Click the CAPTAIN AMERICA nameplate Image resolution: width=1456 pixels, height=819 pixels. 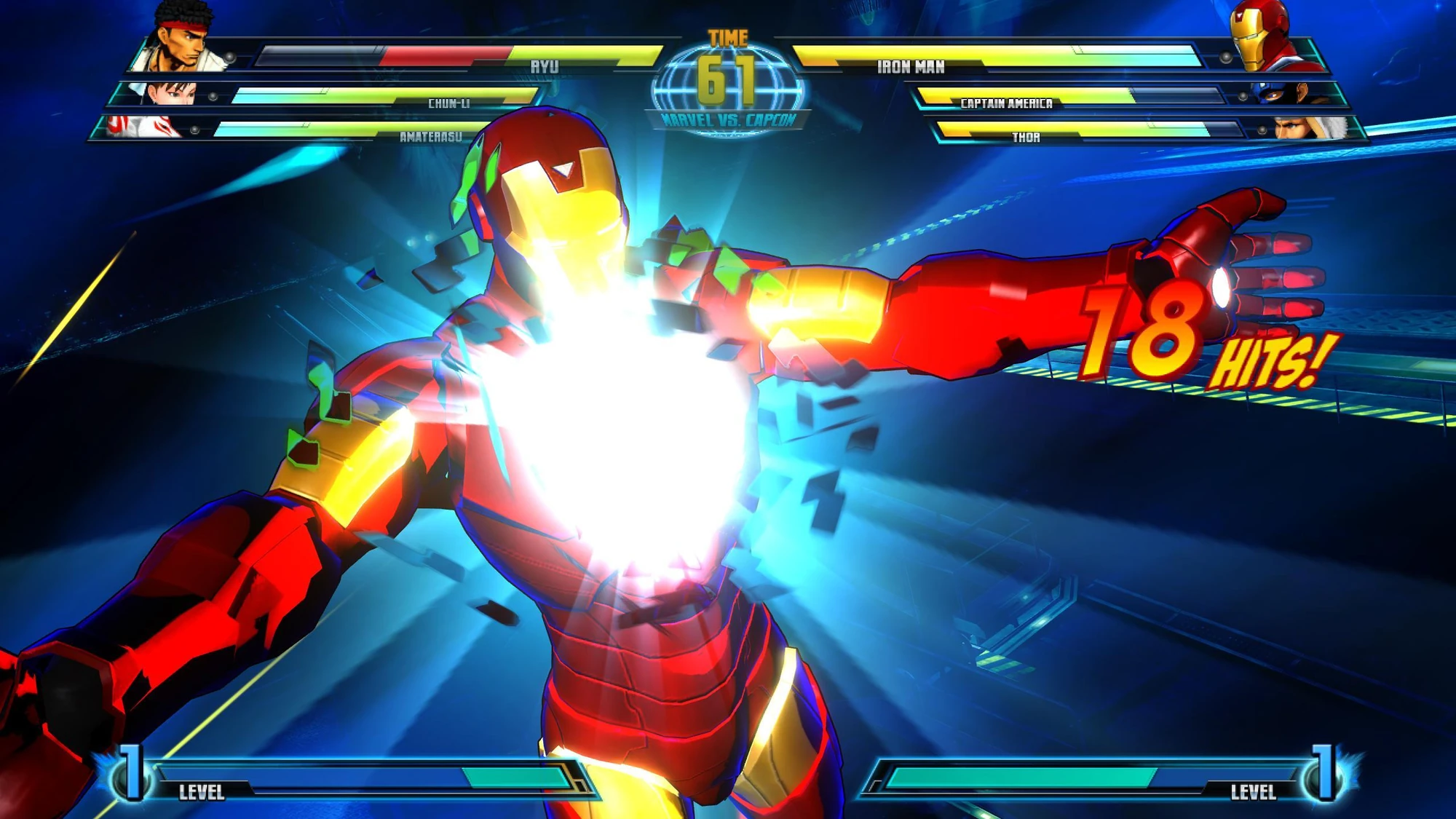[x=1005, y=104]
